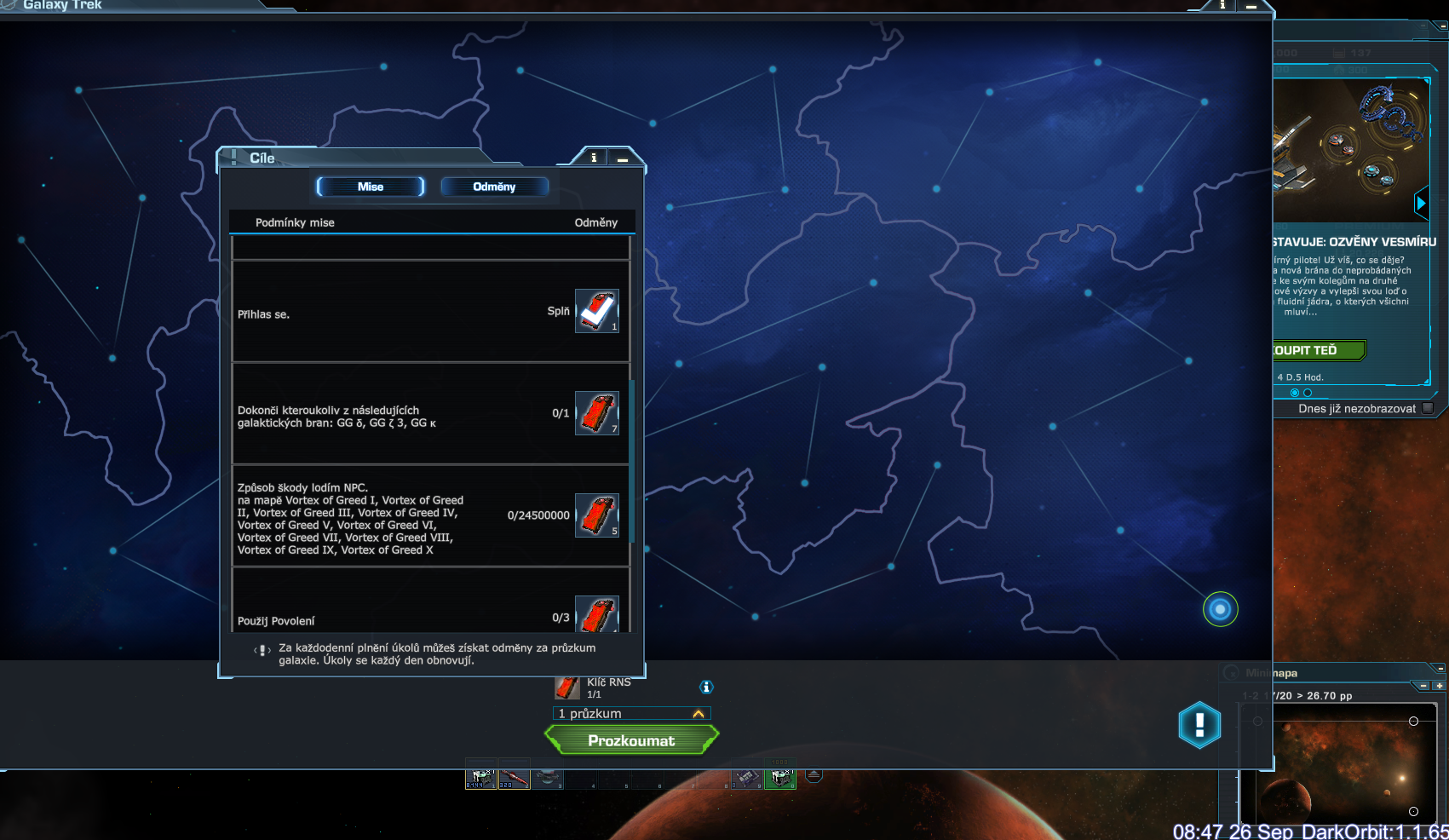This screenshot has width=1449, height=840.
Task: Show info for the Cíle window
Action: click(x=594, y=158)
